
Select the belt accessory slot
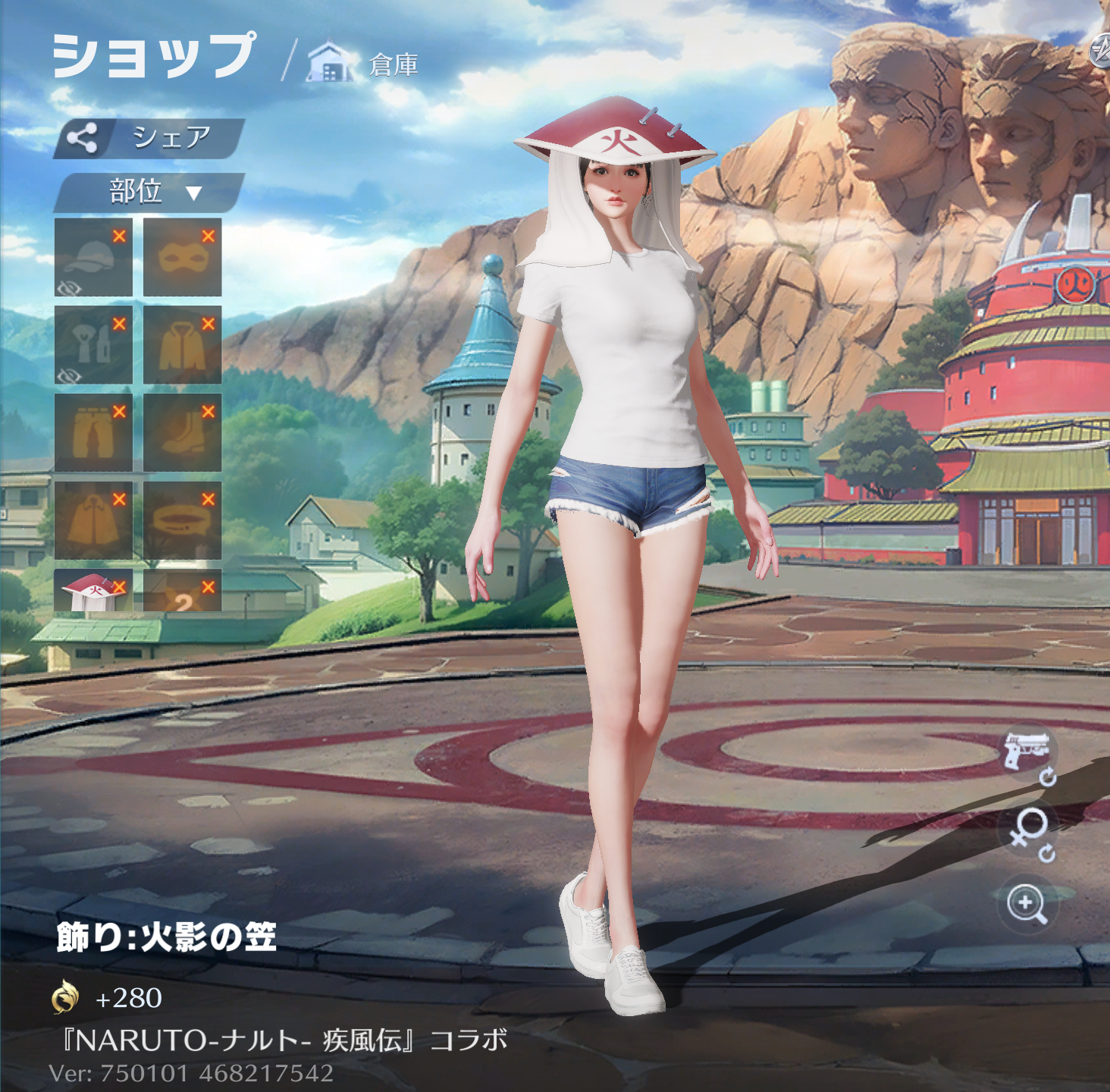point(182,520)
